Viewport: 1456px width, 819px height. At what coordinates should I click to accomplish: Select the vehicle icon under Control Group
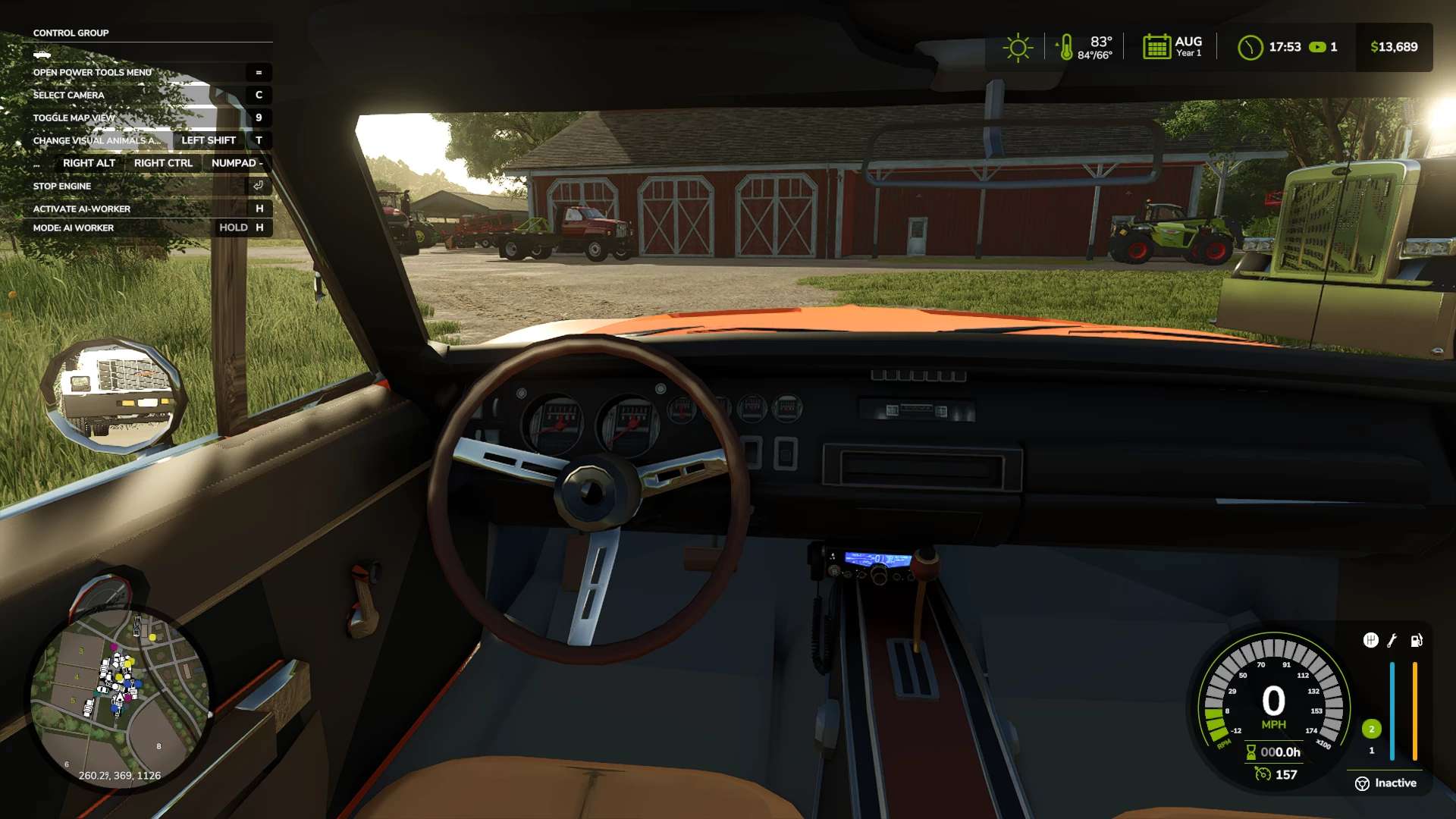click(42, 55)
